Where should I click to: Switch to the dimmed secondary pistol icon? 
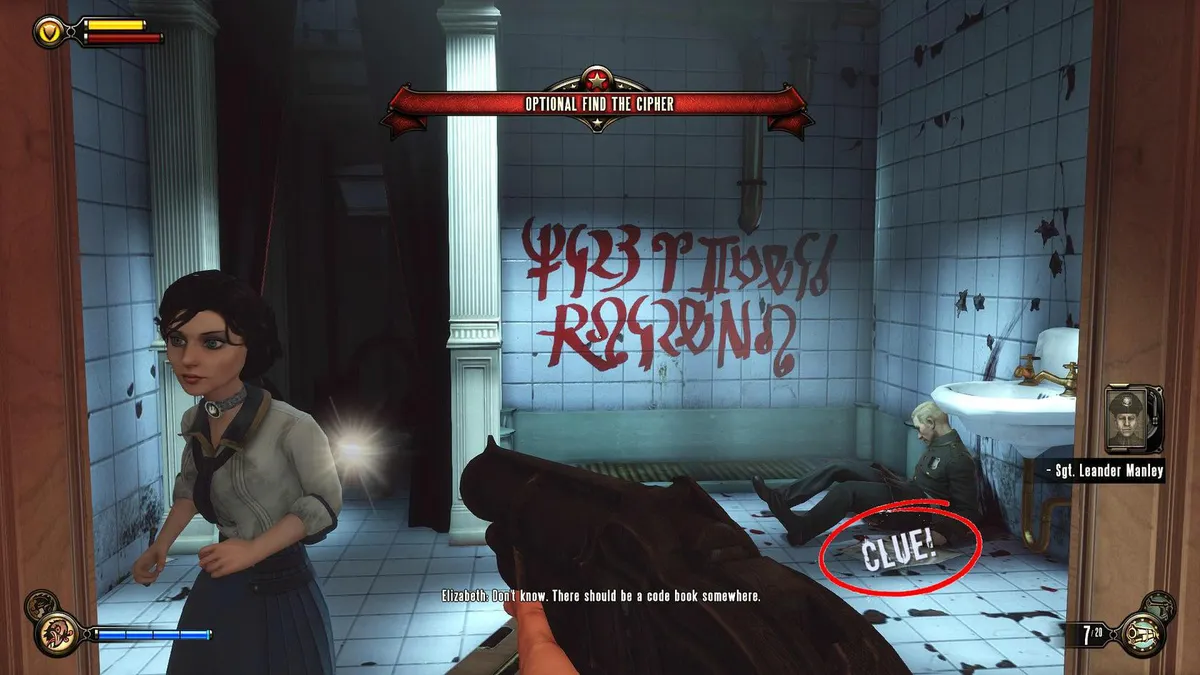[1160, 604]
